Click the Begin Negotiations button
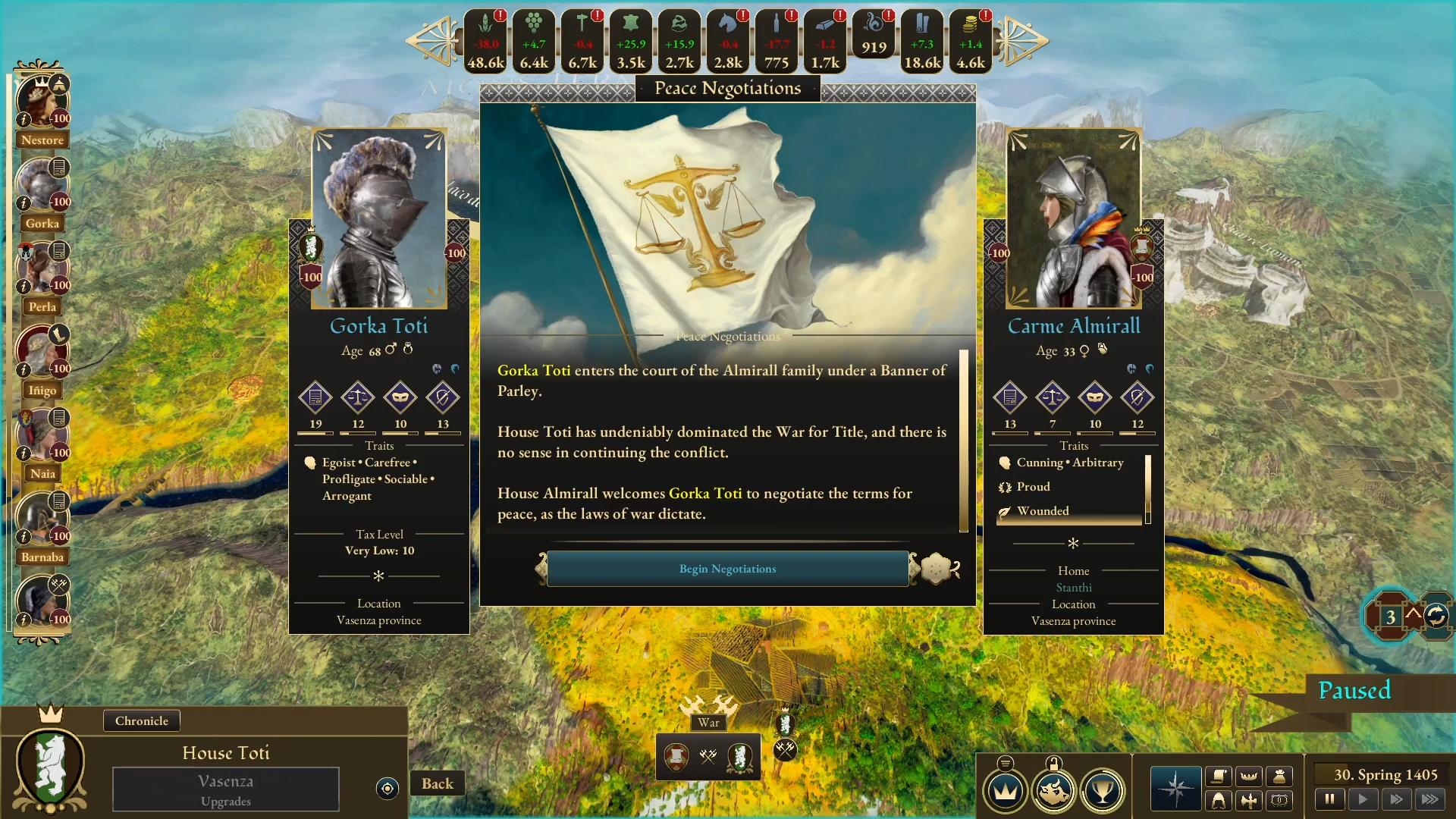This screenshot has height=819, width=1456. point(727,569)
